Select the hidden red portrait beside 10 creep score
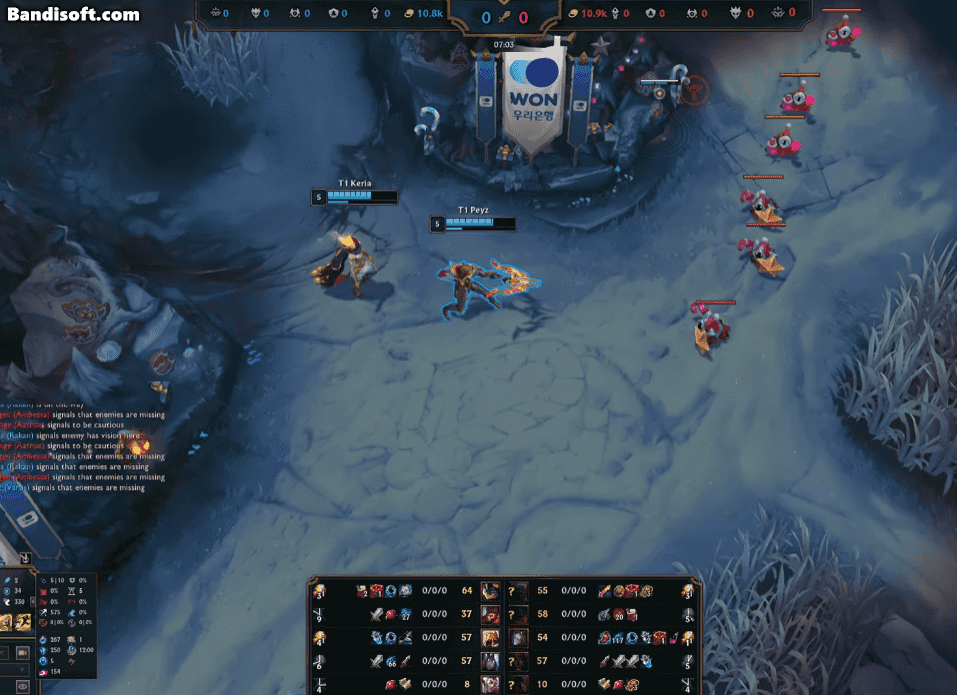957x695 pixels. tap(518, 684)
